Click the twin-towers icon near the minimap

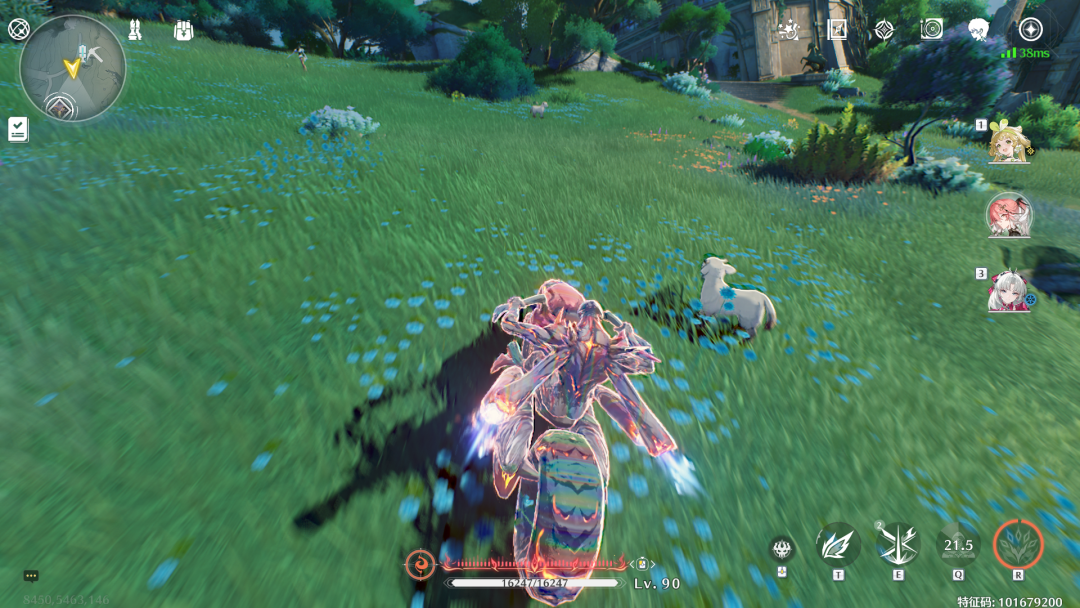tap(135, 30)
